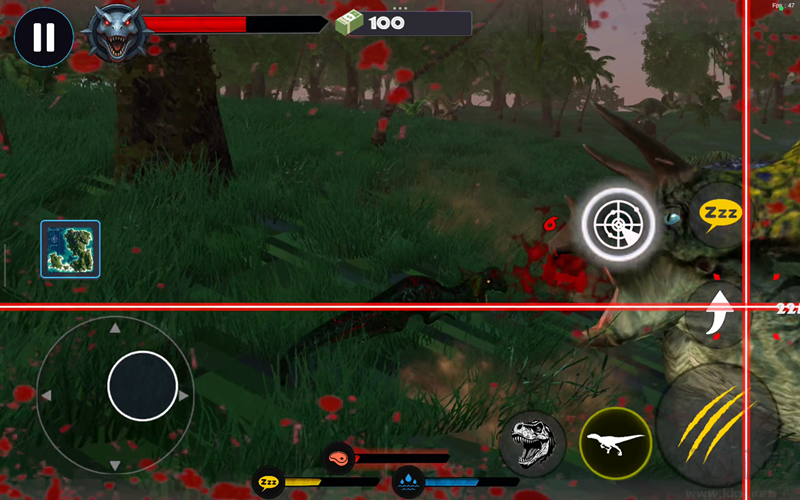The height and width of the screenshot is (500, 800).
Task: Open the island minimap
Action: (70, 249)
